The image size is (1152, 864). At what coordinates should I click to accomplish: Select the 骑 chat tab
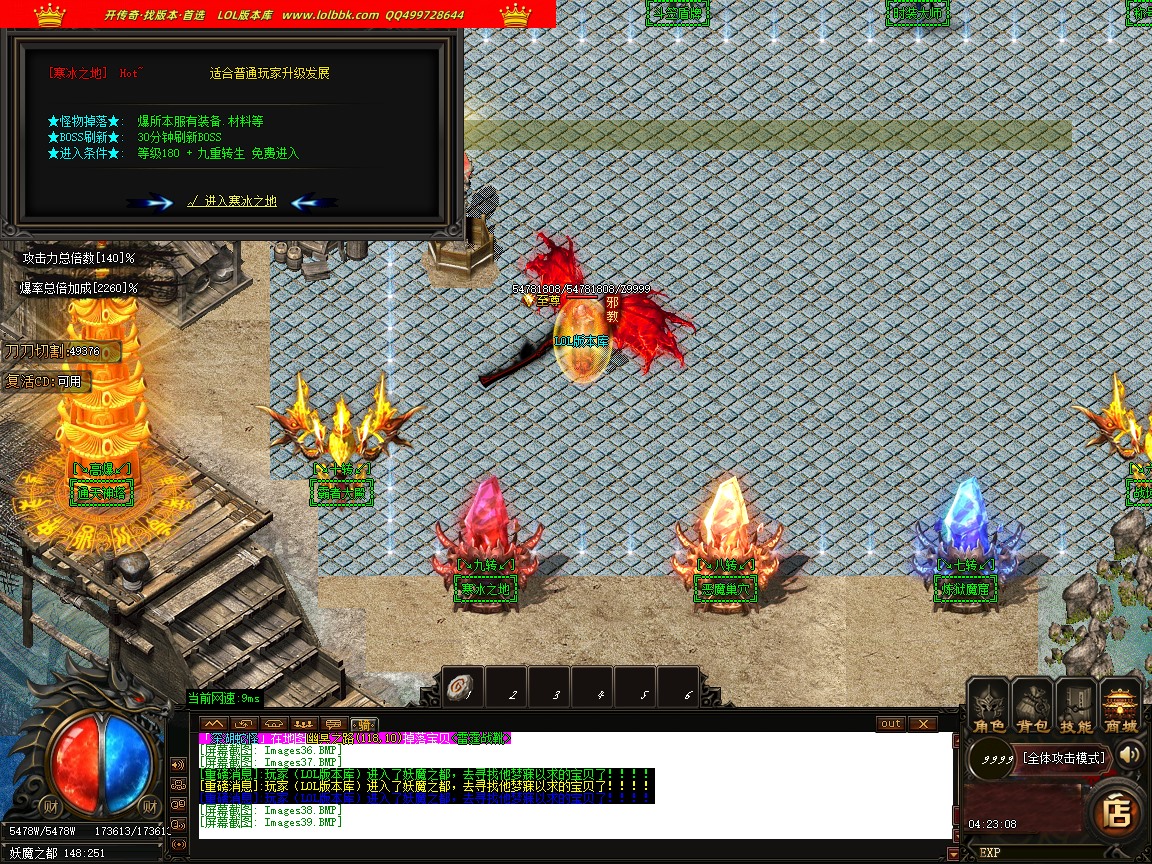coord(364,724)
